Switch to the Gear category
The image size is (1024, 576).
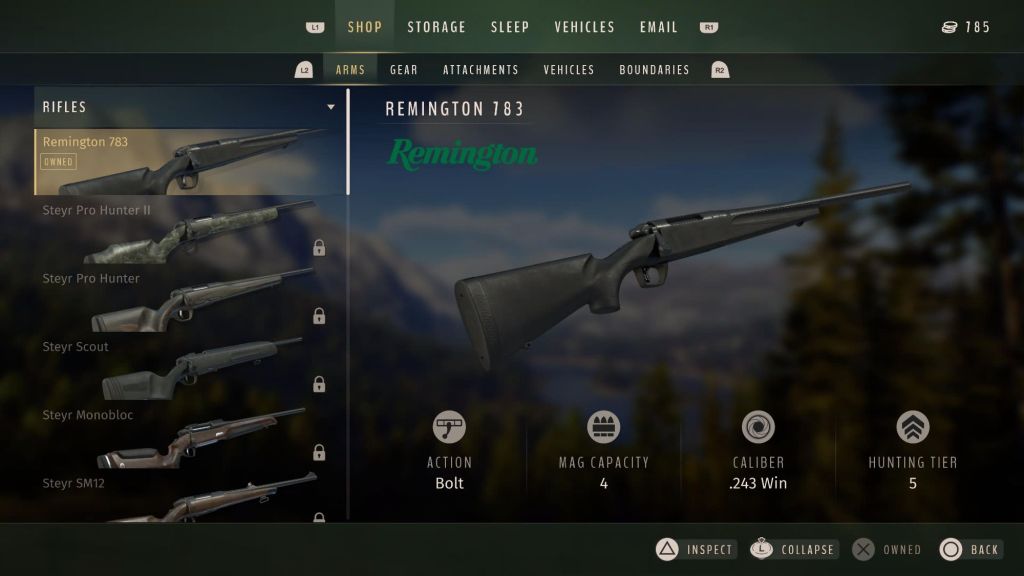coord(404,70)
